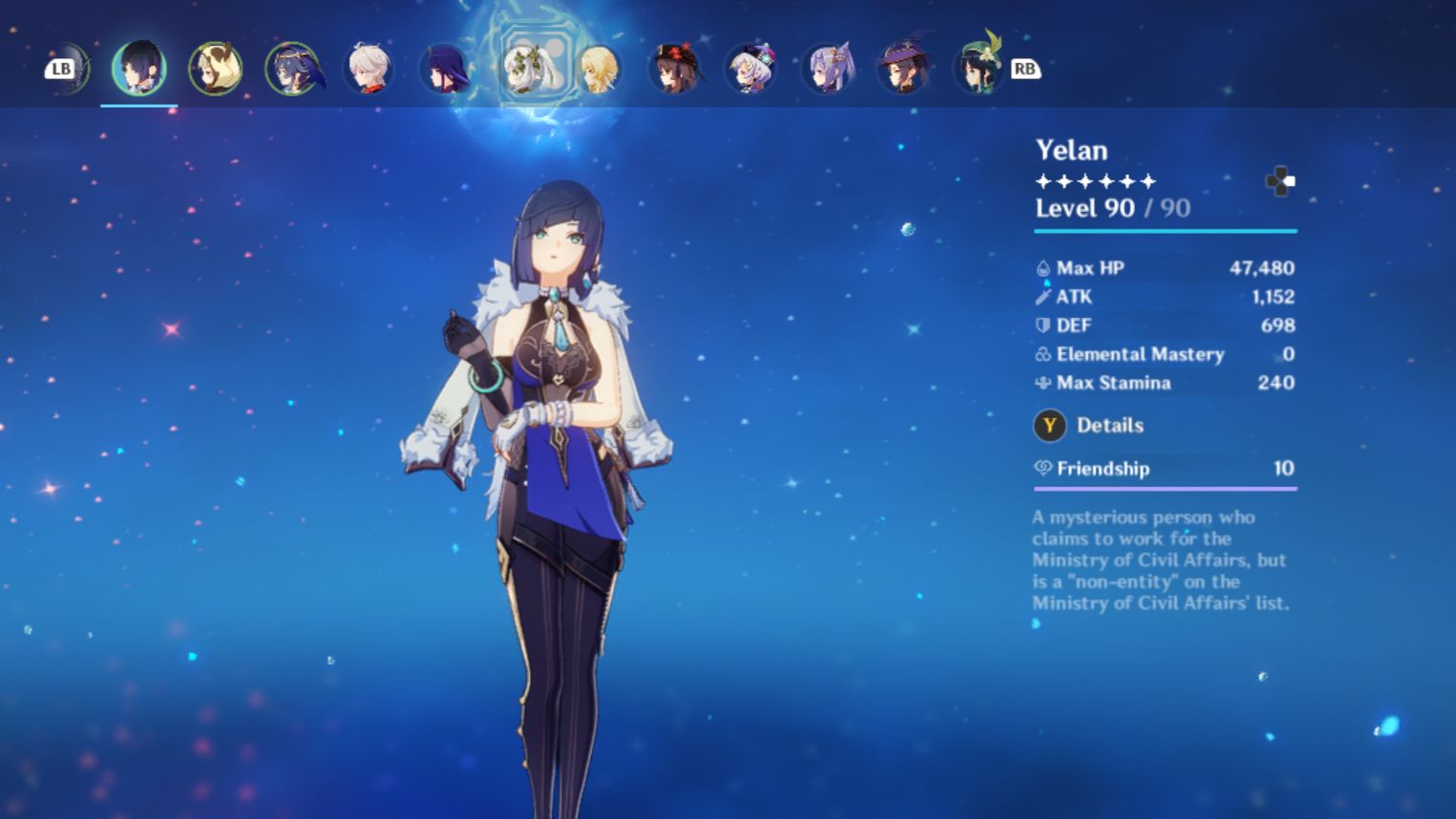Click the DEF shield icon
The width and height of the screenshot is (1456, 819).
click(x=1044, y=325)
